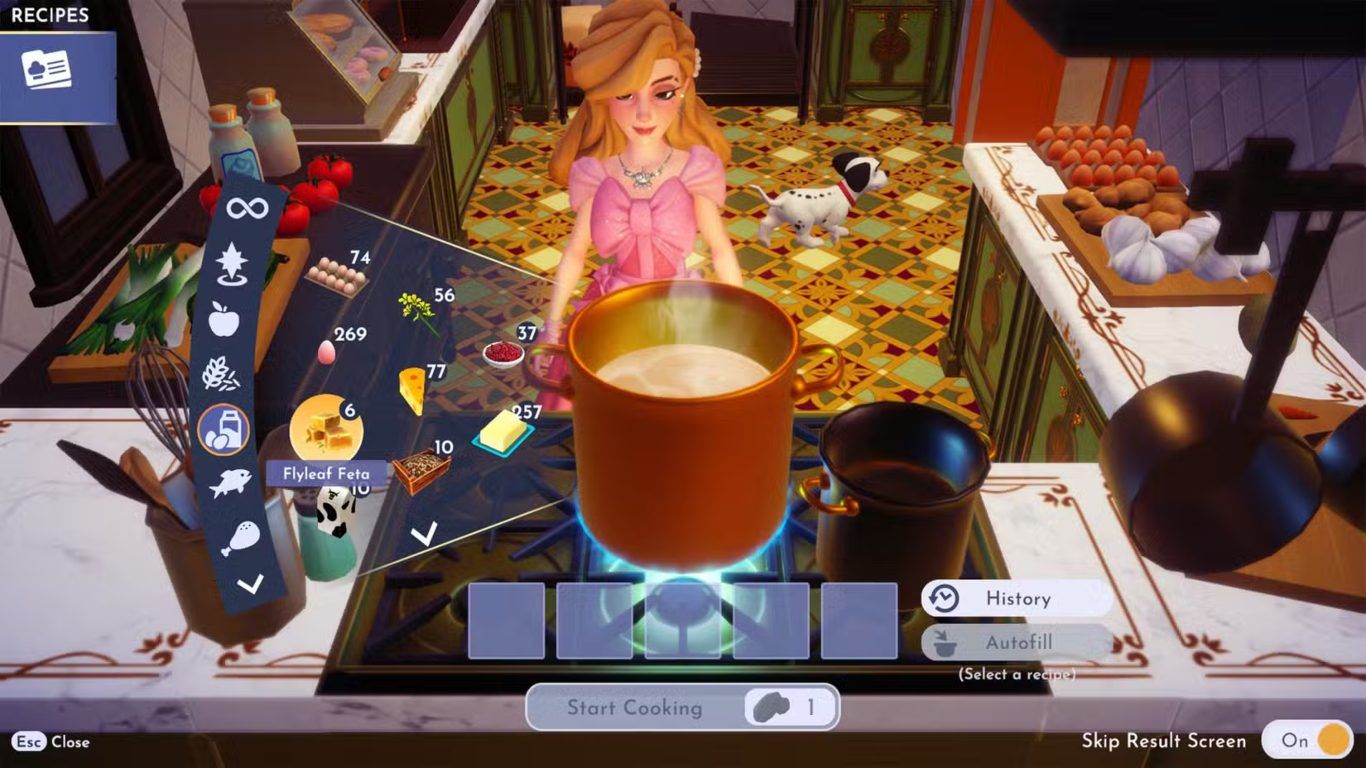Choose the chicken drumstick meat category

240,537
